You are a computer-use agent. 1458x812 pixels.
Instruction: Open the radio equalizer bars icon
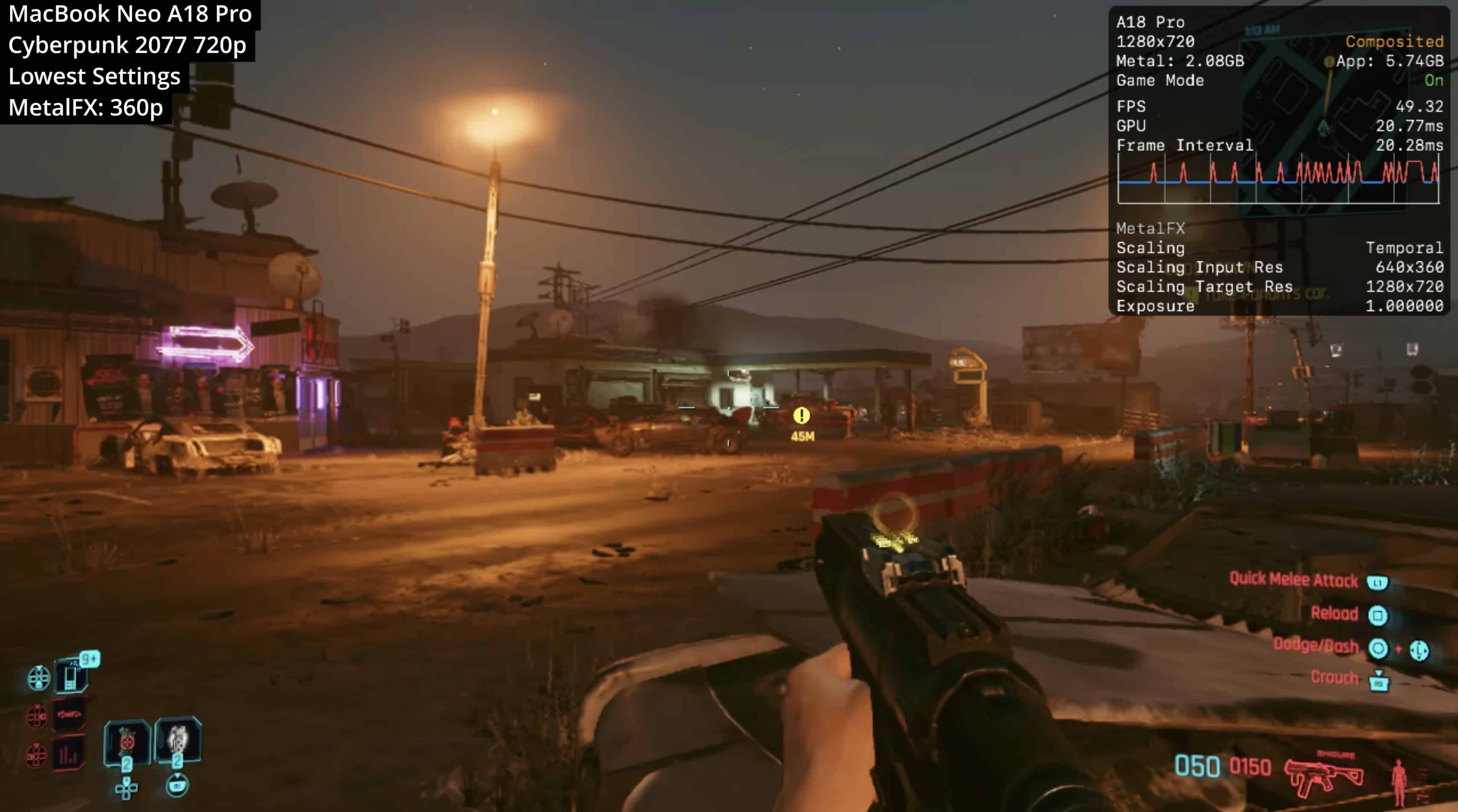tap(69, 754)
